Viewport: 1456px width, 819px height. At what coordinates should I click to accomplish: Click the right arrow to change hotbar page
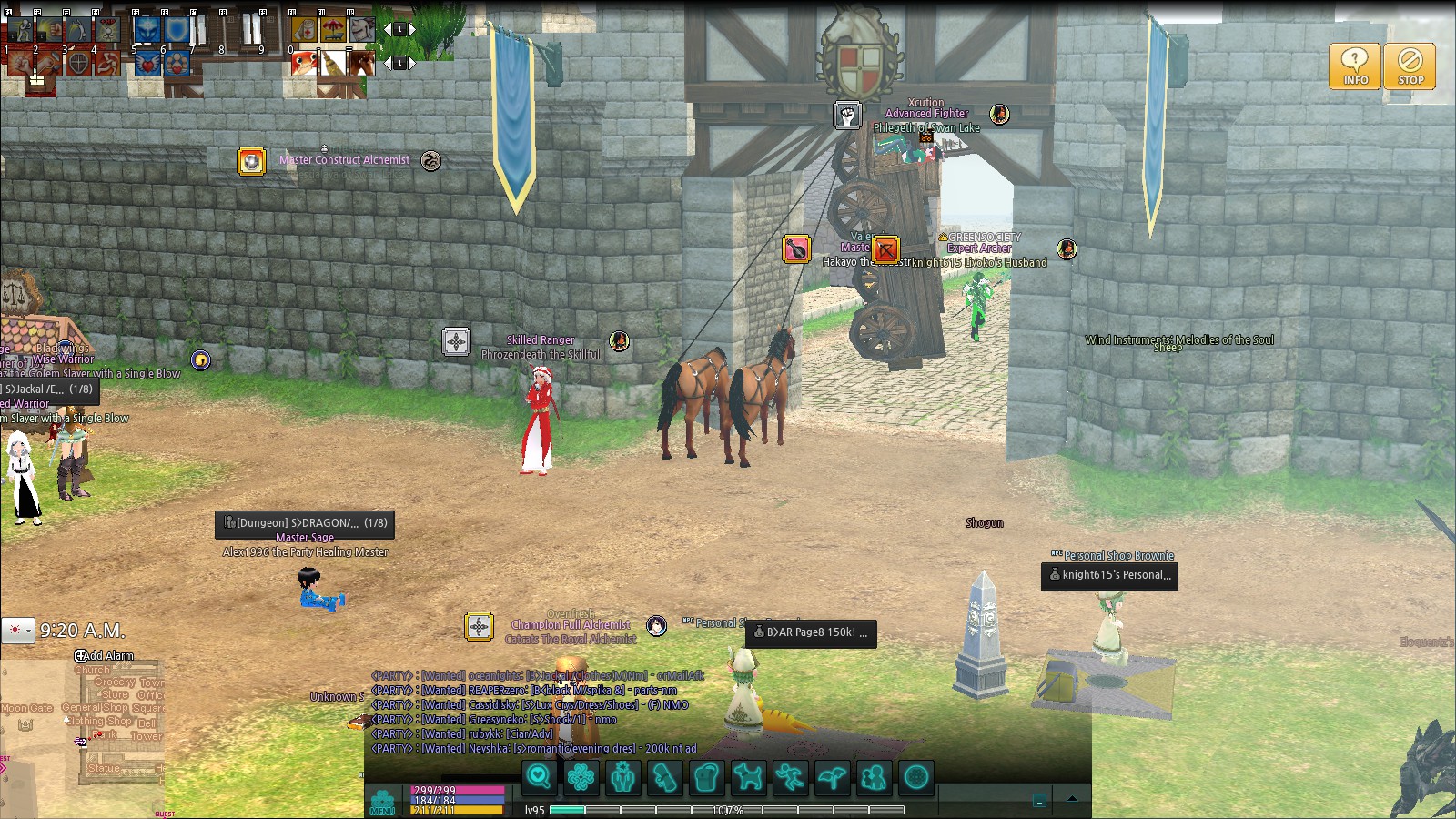click(x=412, y=30)
